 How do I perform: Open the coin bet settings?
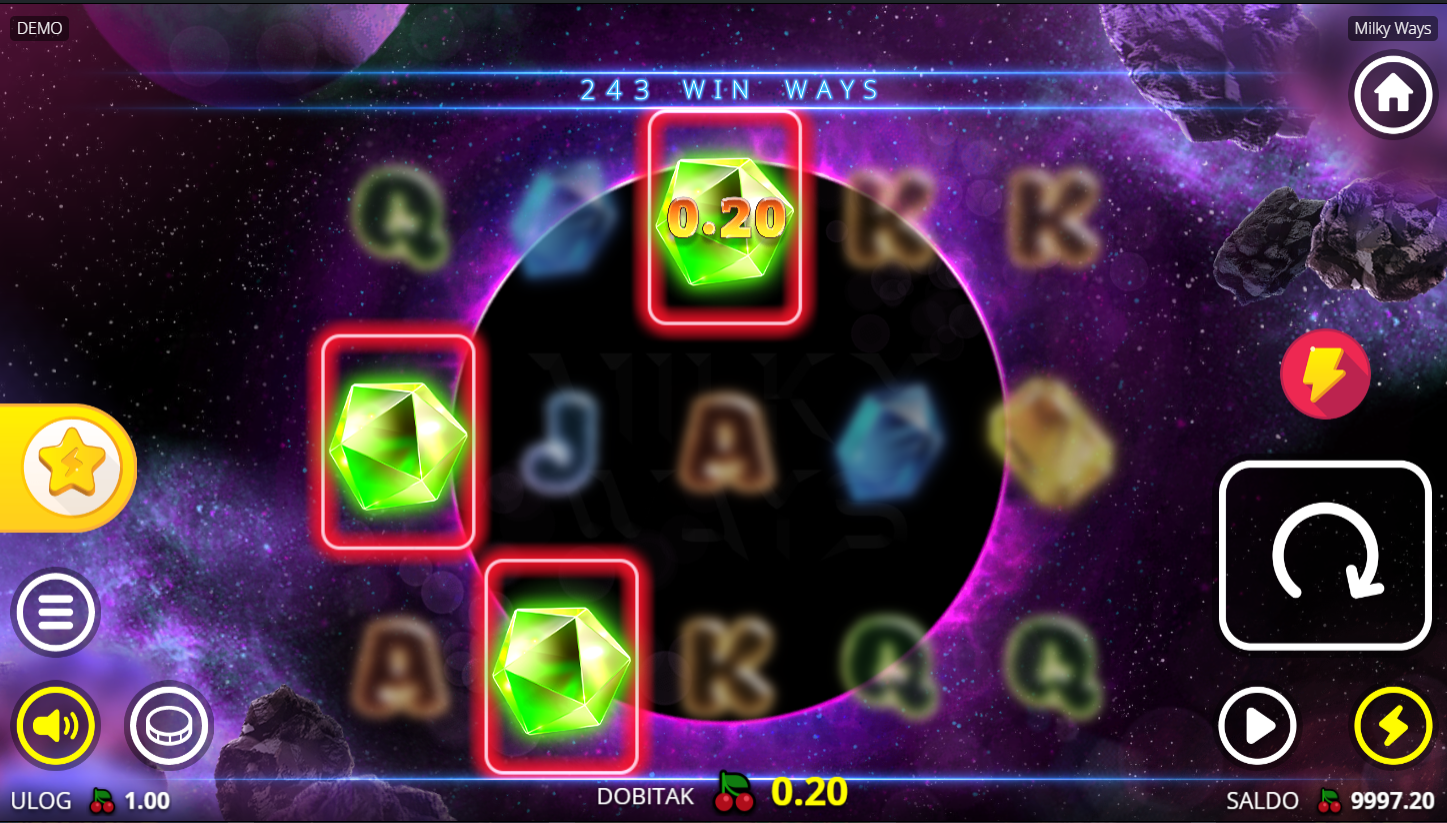168,725
